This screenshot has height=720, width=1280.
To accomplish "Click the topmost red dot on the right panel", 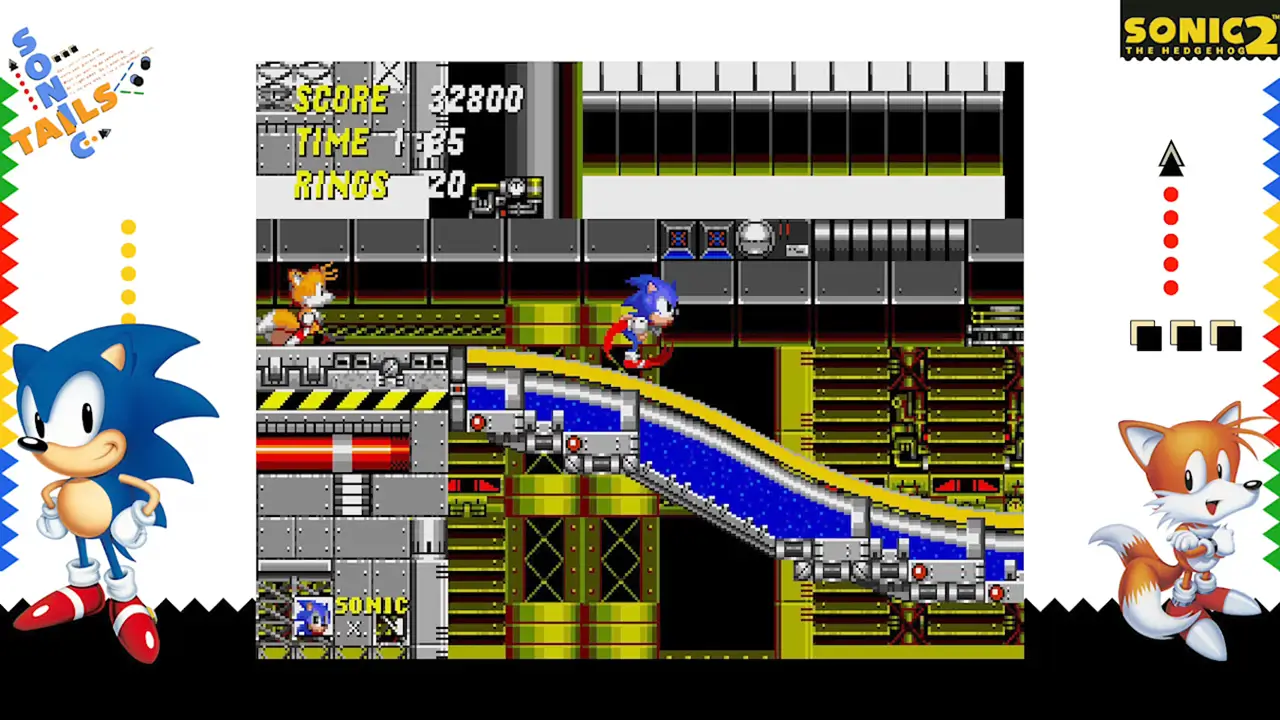I will click(x=1171, y=193).
